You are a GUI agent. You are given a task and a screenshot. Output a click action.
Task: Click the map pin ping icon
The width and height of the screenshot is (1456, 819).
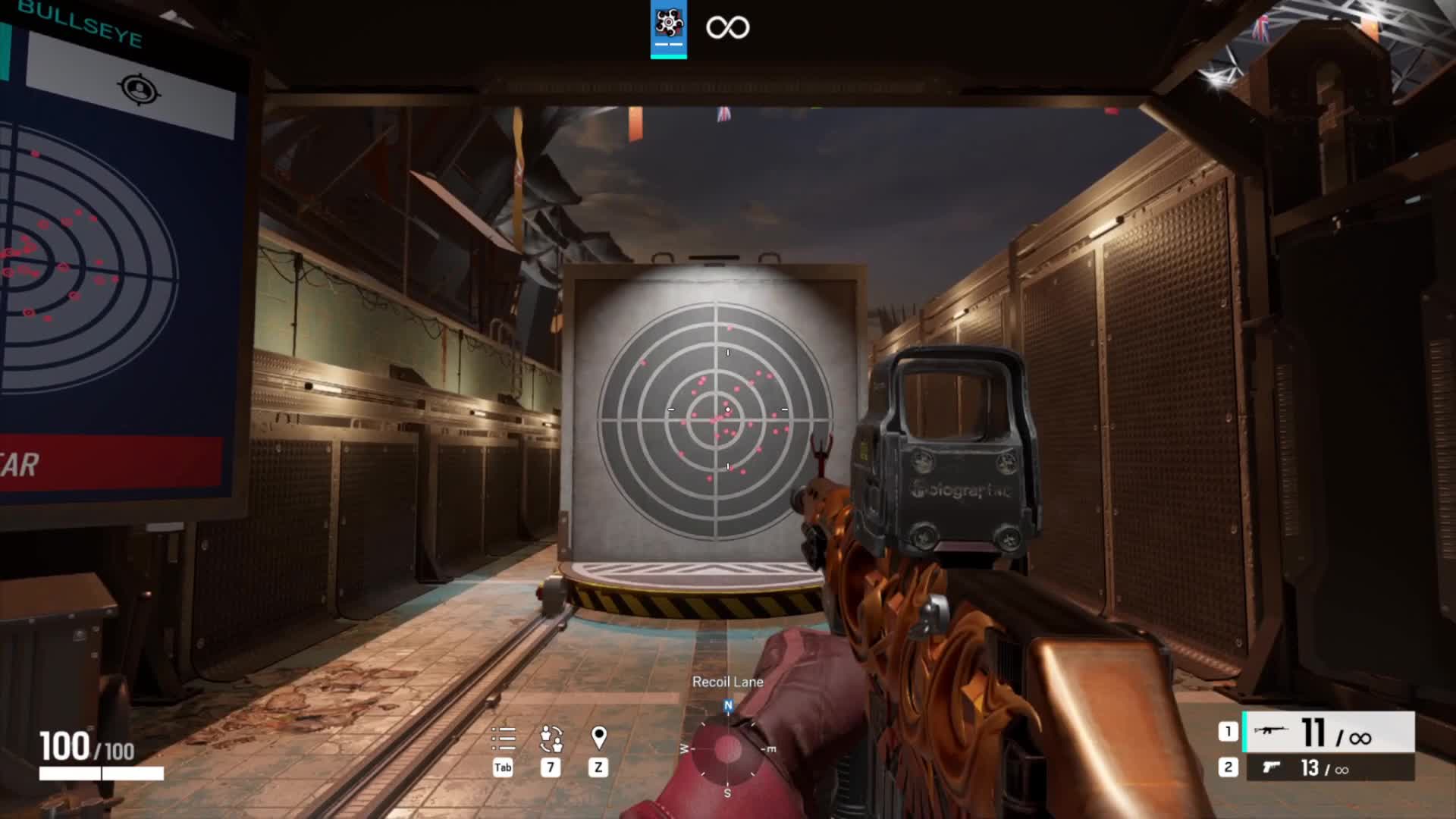[598, 738]
